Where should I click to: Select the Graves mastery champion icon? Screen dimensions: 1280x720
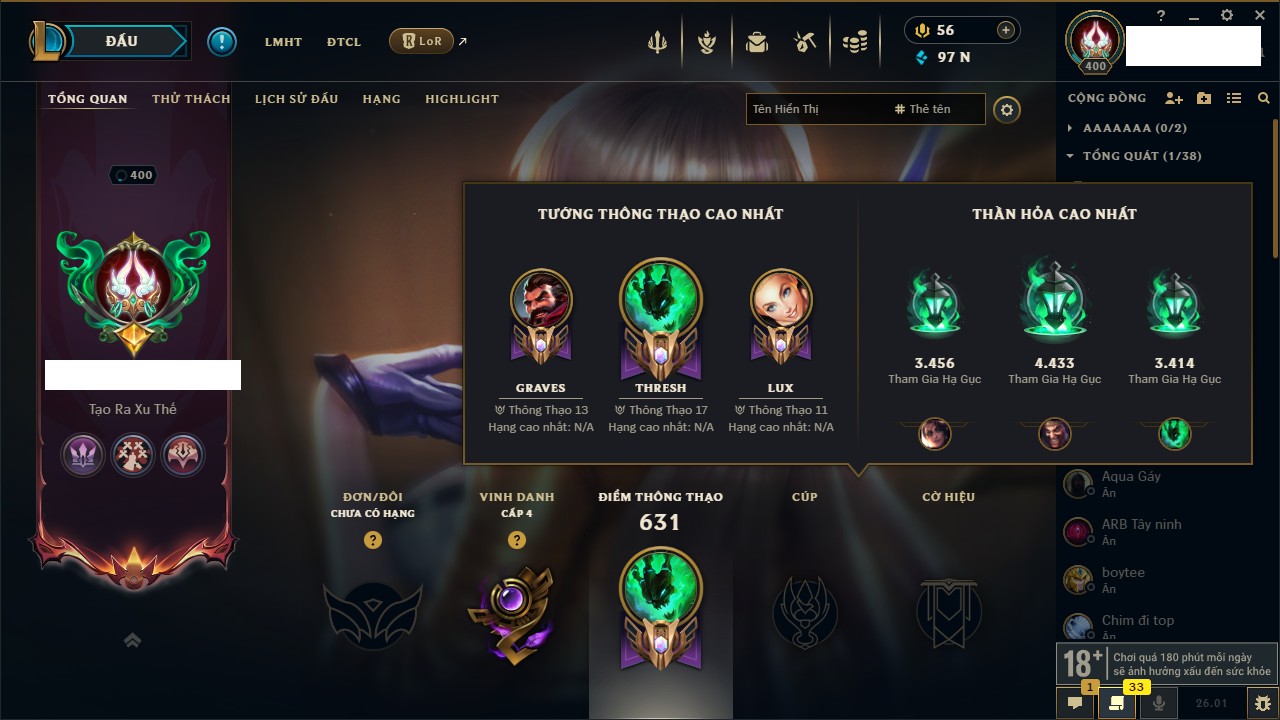(541, 301)
